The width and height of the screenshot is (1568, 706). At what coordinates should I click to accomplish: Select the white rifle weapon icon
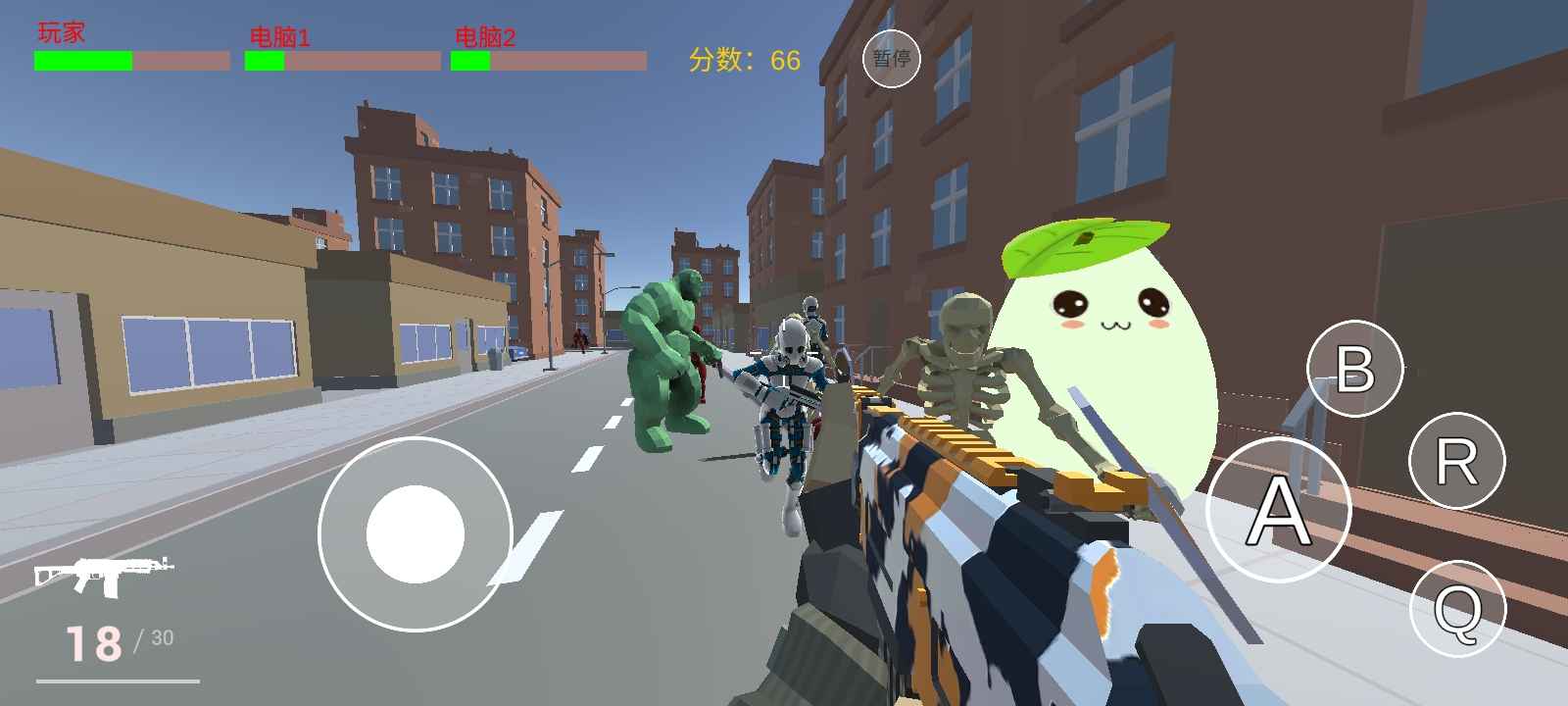click(x=104, y=575)
